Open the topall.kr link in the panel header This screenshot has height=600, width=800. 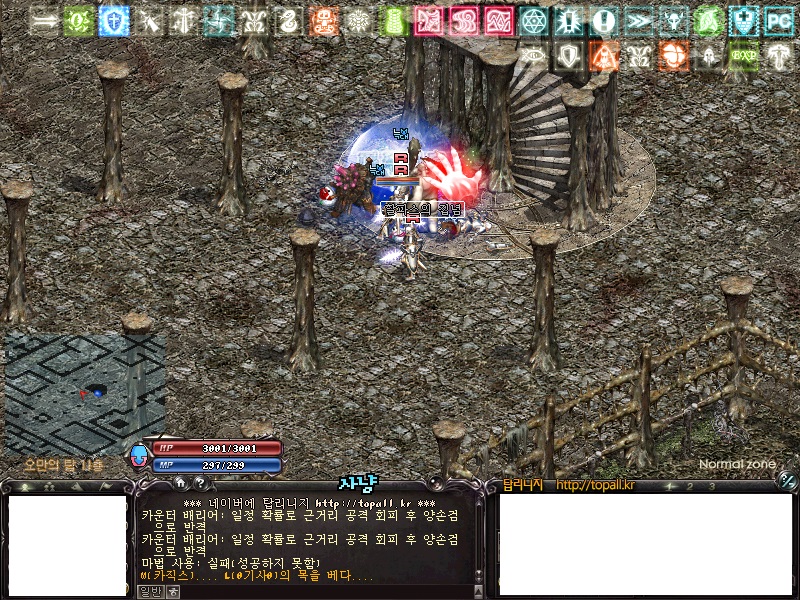[x=595, y=486]
